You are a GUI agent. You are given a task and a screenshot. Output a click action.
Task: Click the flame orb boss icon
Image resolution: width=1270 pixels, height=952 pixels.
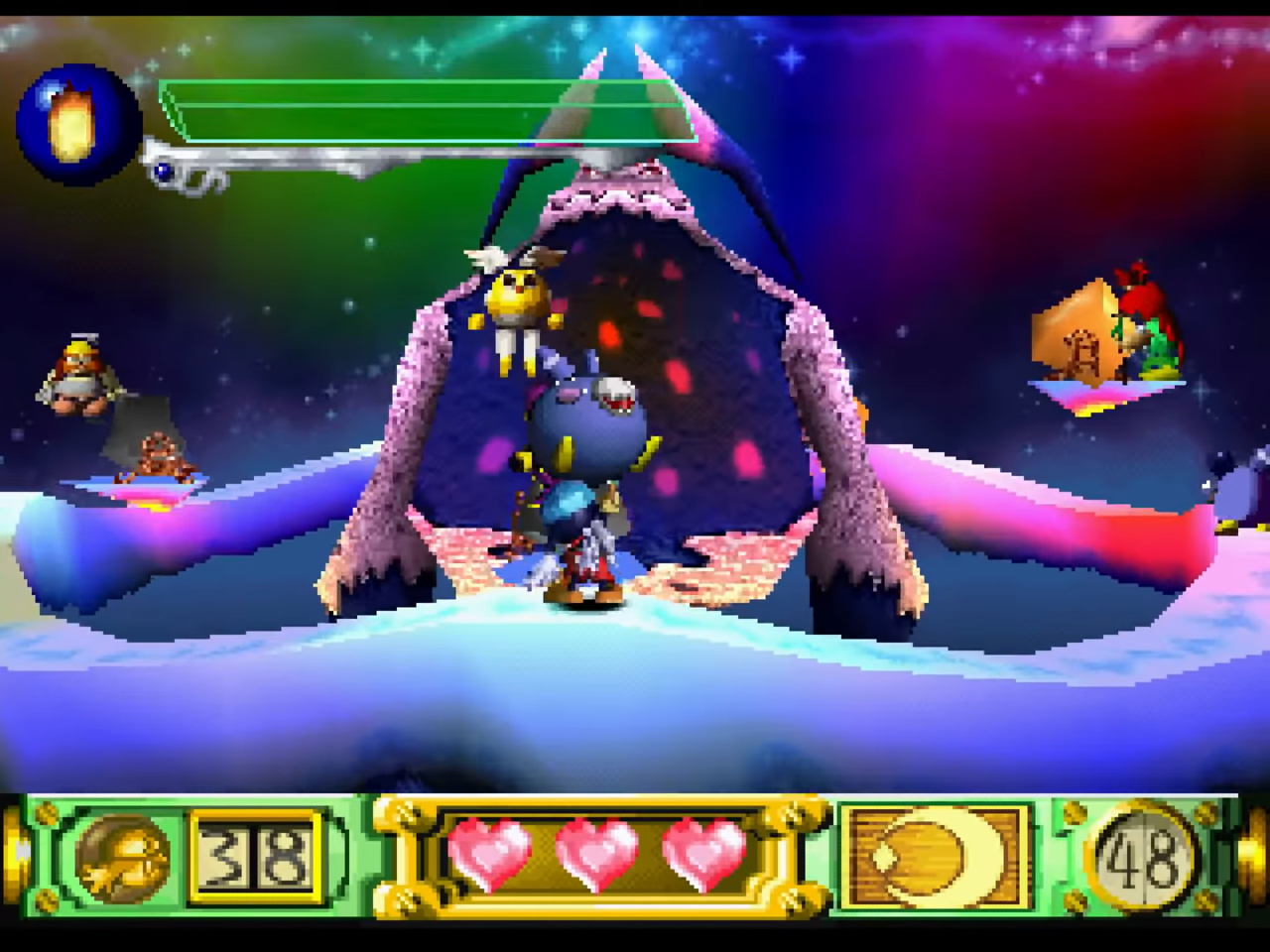[x=78, y=125]
